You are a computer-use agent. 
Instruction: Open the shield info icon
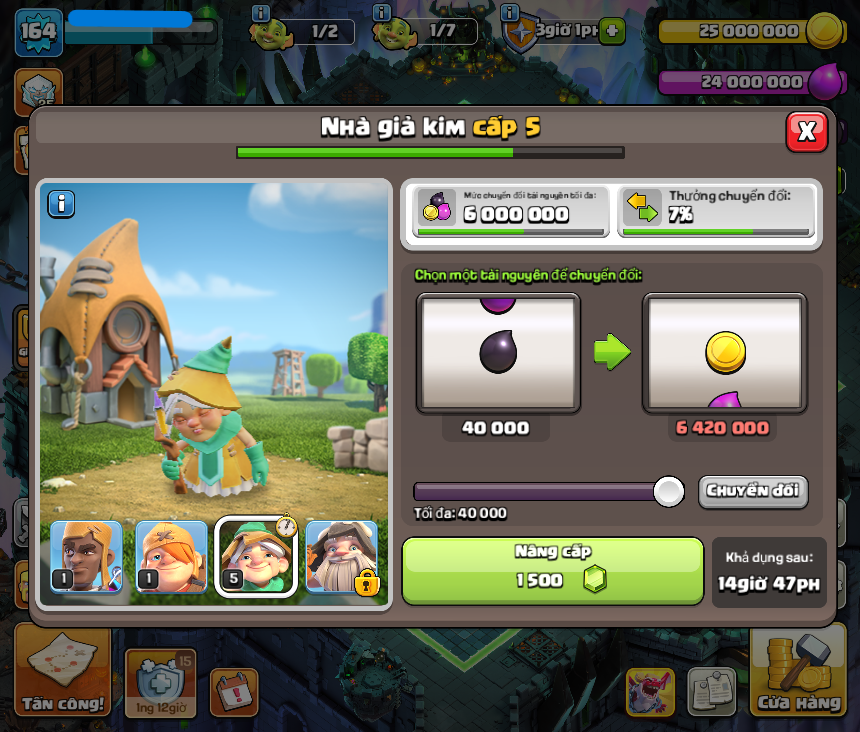tap(510, 13)
